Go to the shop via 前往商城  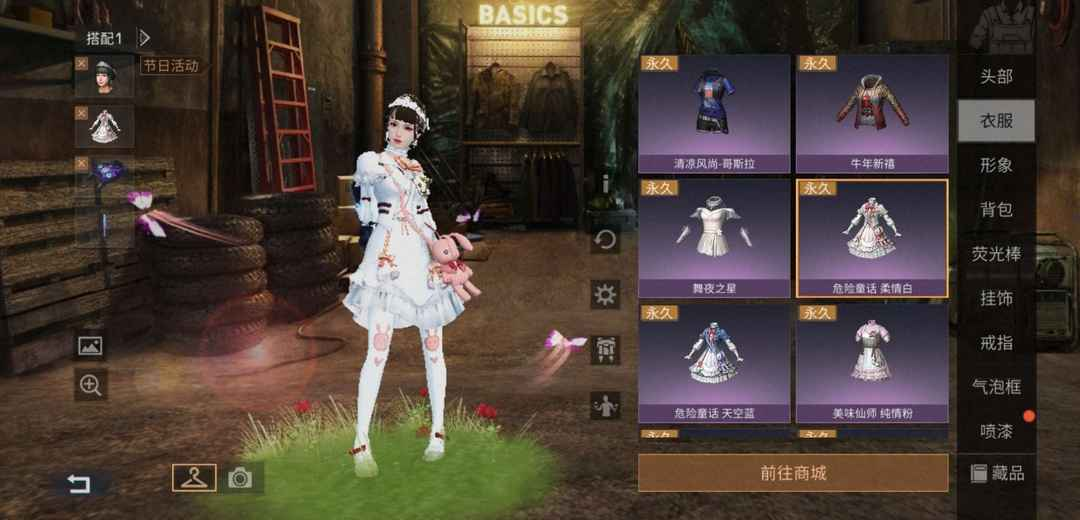pyautogui.click(x=793, y=473)
